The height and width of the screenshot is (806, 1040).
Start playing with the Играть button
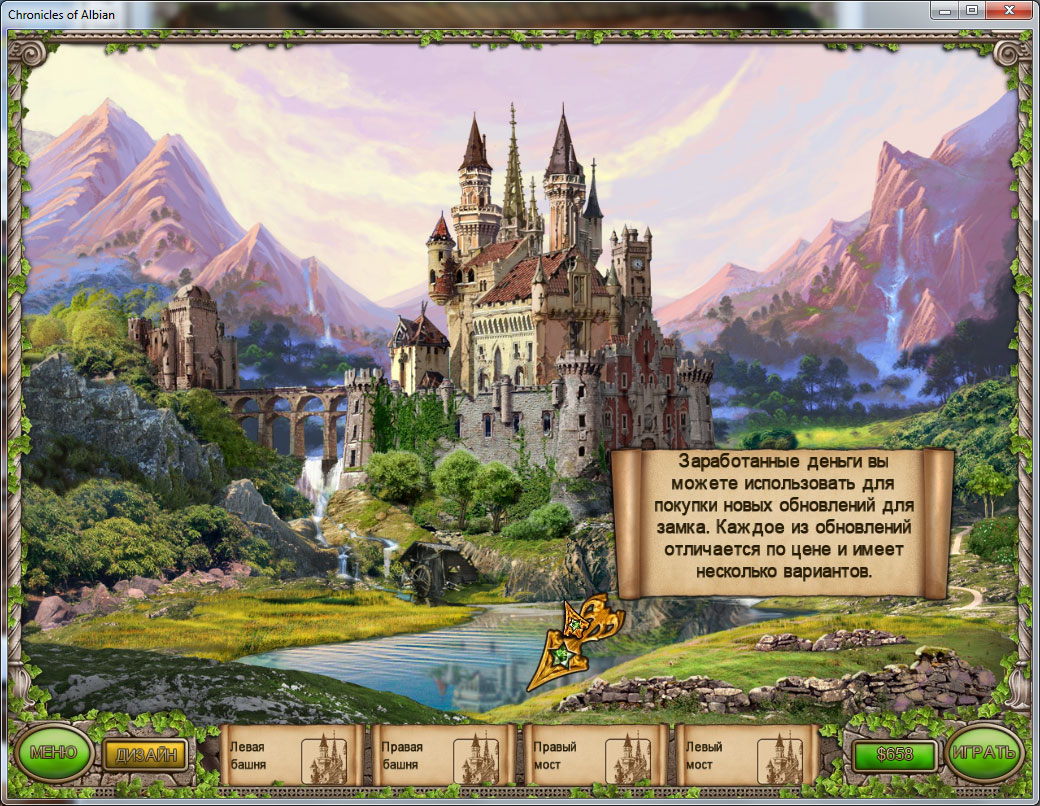pyautogui.click(x=985, y=754)
